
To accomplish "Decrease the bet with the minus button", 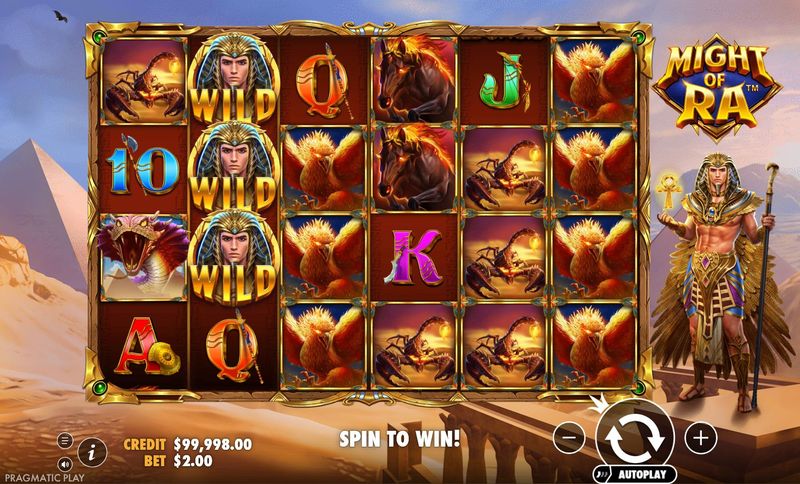I will (568, 437).
